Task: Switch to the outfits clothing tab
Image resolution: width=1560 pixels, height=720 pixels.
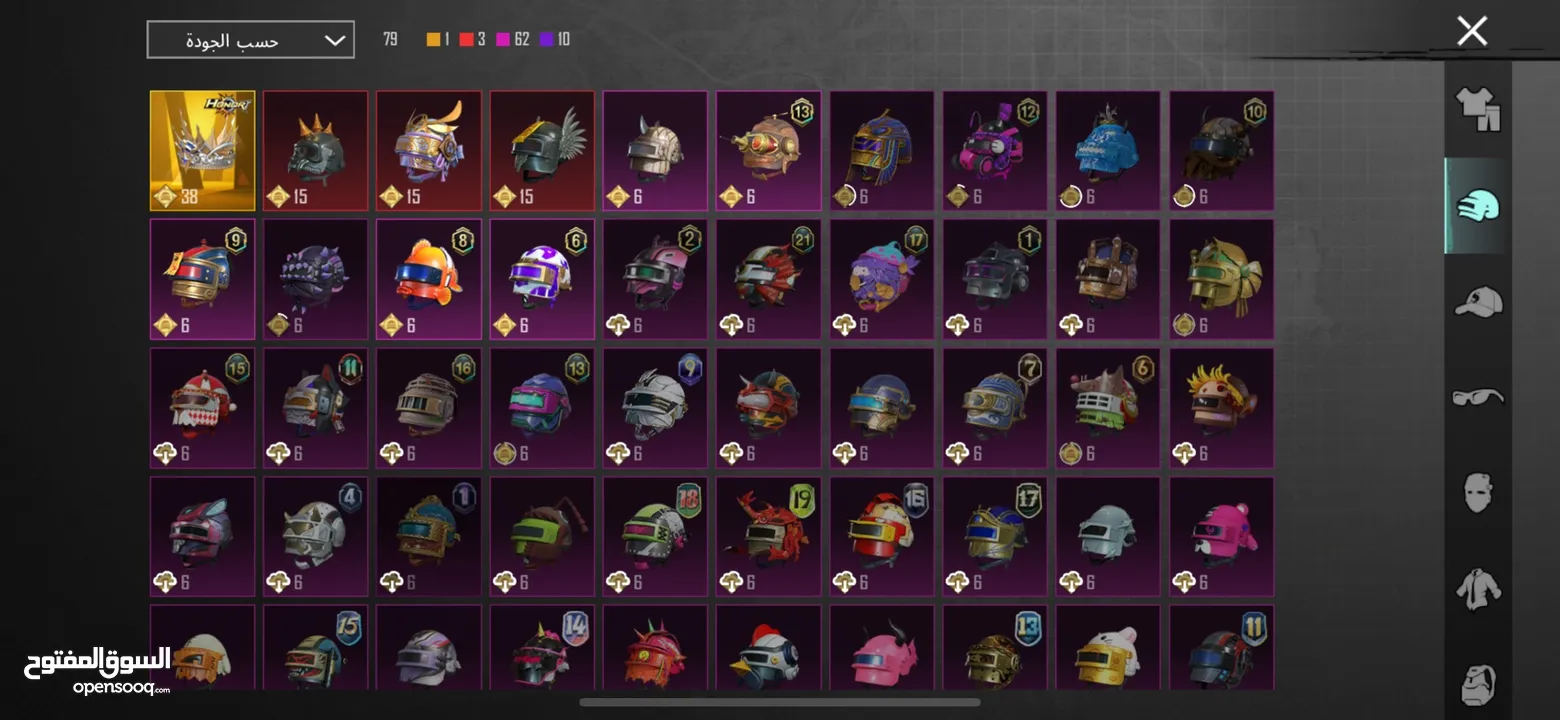Action: tap(1477, 108)
